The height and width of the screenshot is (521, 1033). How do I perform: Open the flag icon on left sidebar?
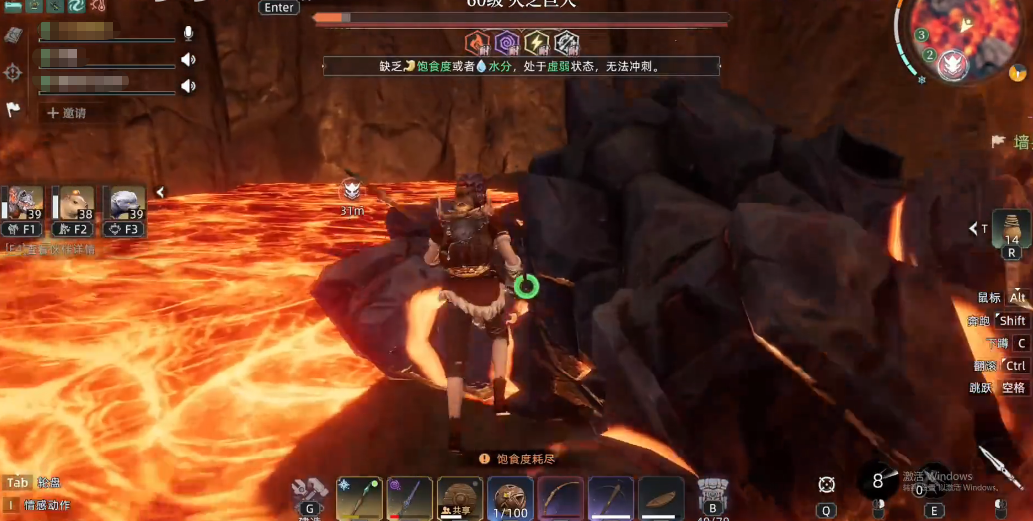pyautogui.click(x=14, y=110)
